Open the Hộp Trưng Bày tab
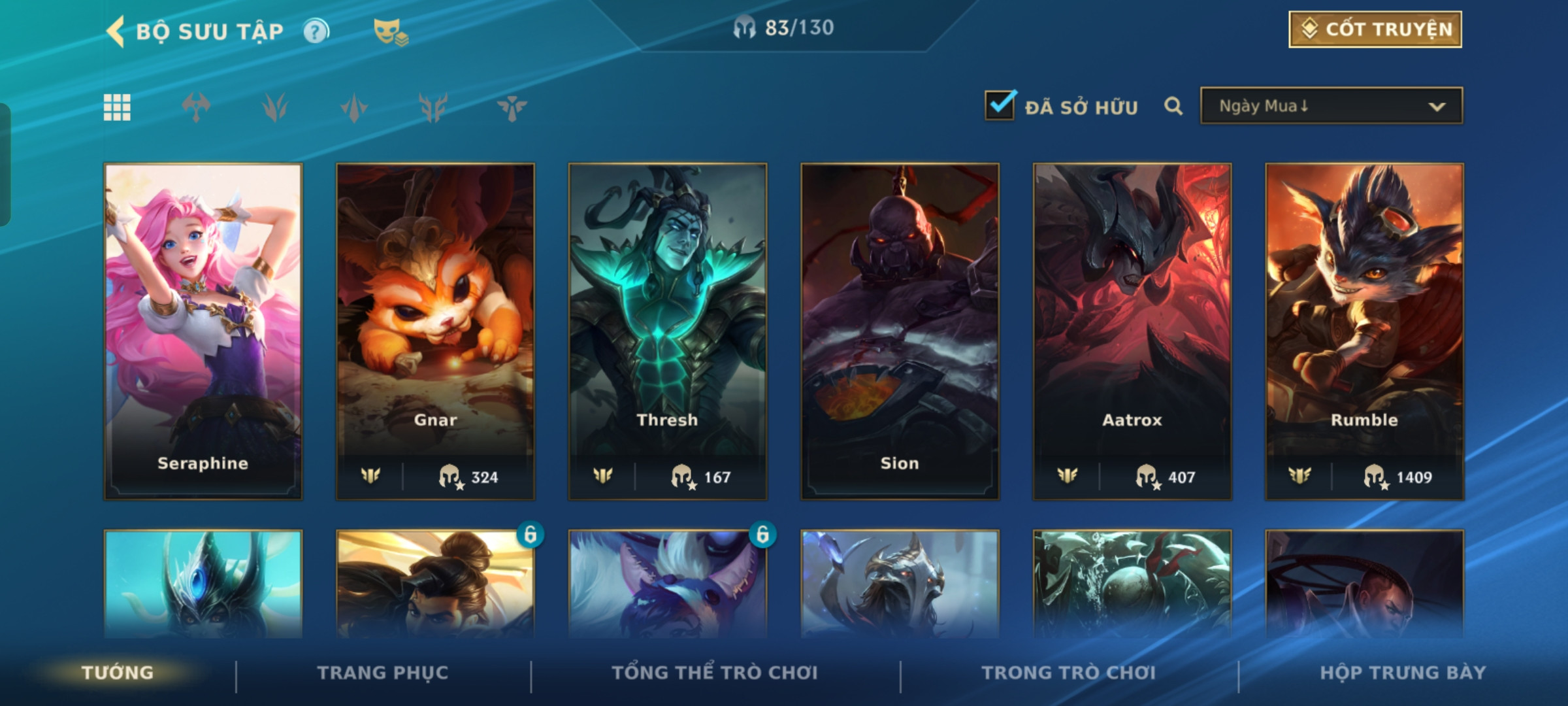This screenshot has height=706, width=1568. click(x=1403, y=673)
